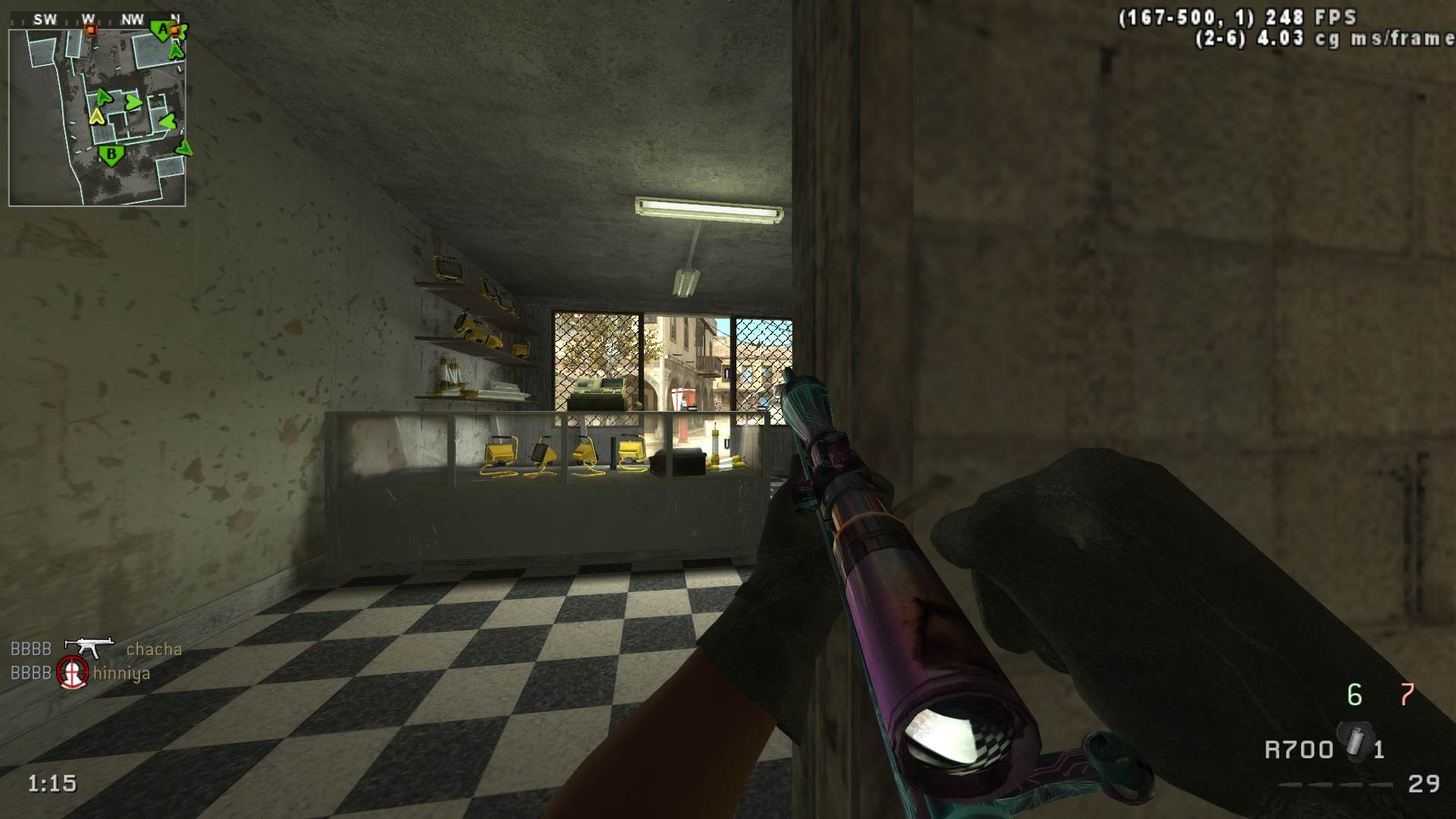1456x819 pixels.
Task: Select the B objective marker on minimap
Action: (111, 155)
